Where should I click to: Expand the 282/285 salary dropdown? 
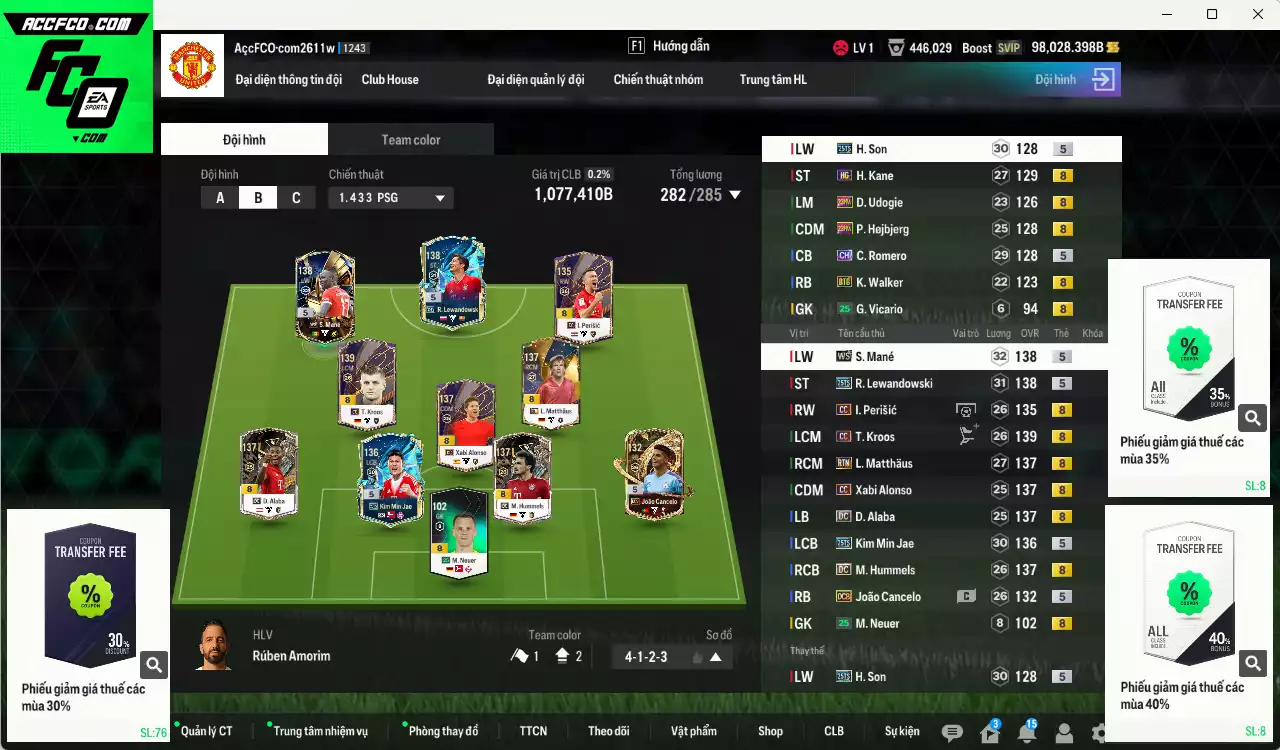(735, 195)
